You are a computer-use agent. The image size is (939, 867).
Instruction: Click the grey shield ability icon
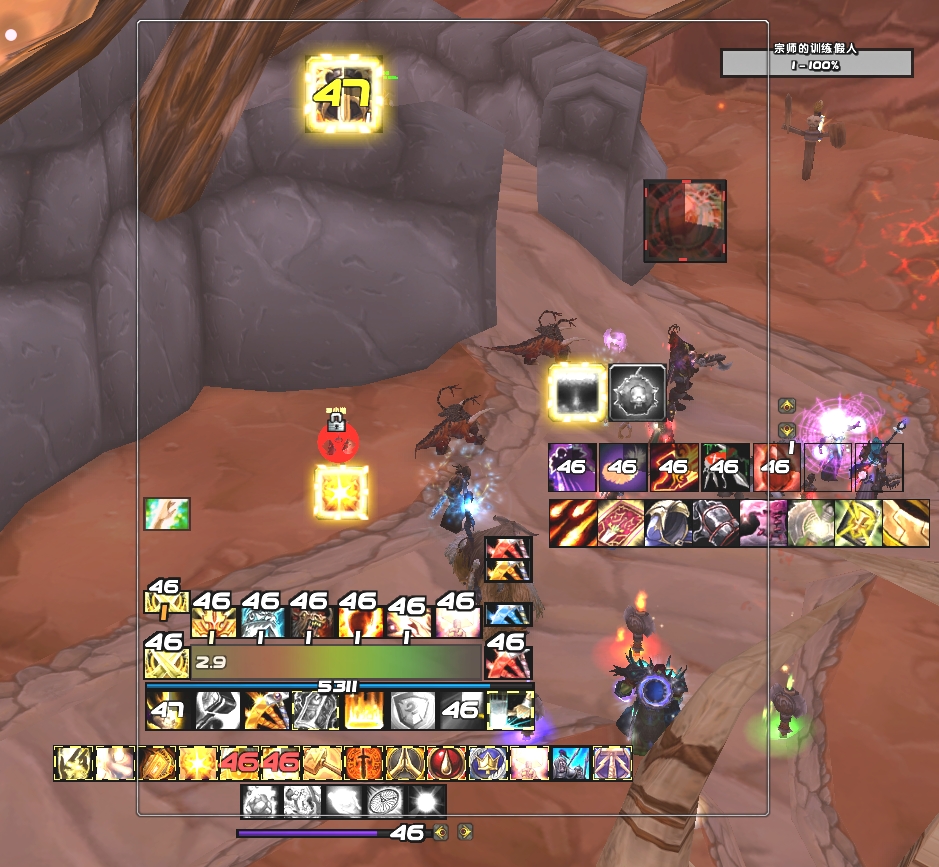pos(411,711)
